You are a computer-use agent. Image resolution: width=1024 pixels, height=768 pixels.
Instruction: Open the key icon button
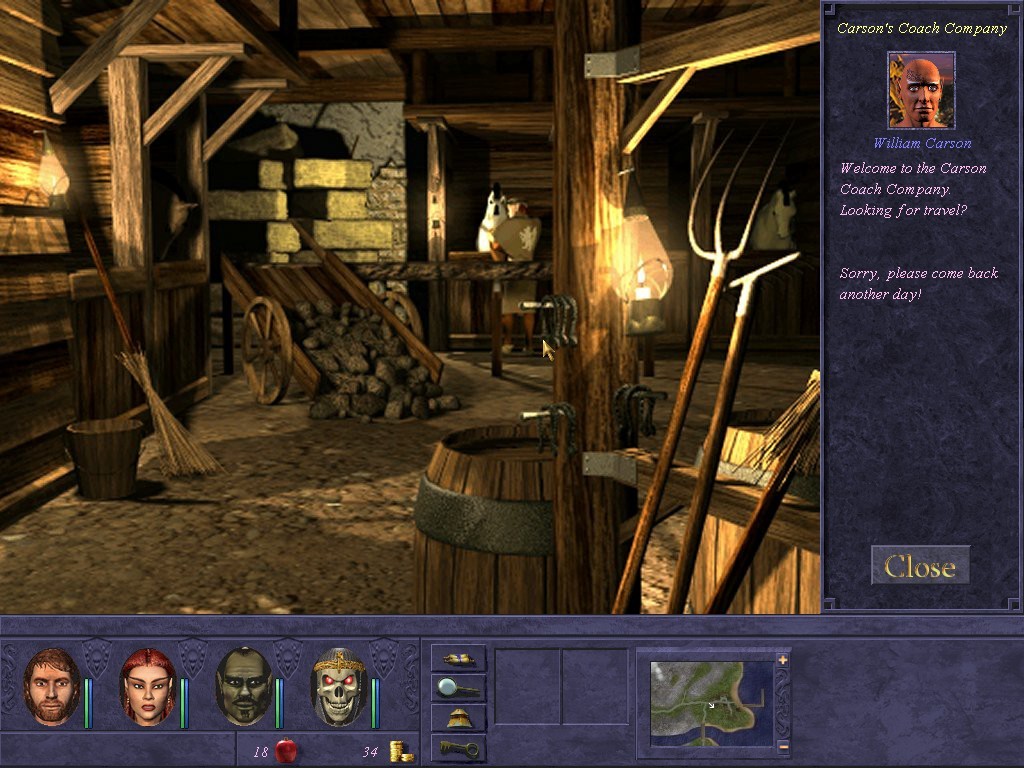tap(459, 748)
